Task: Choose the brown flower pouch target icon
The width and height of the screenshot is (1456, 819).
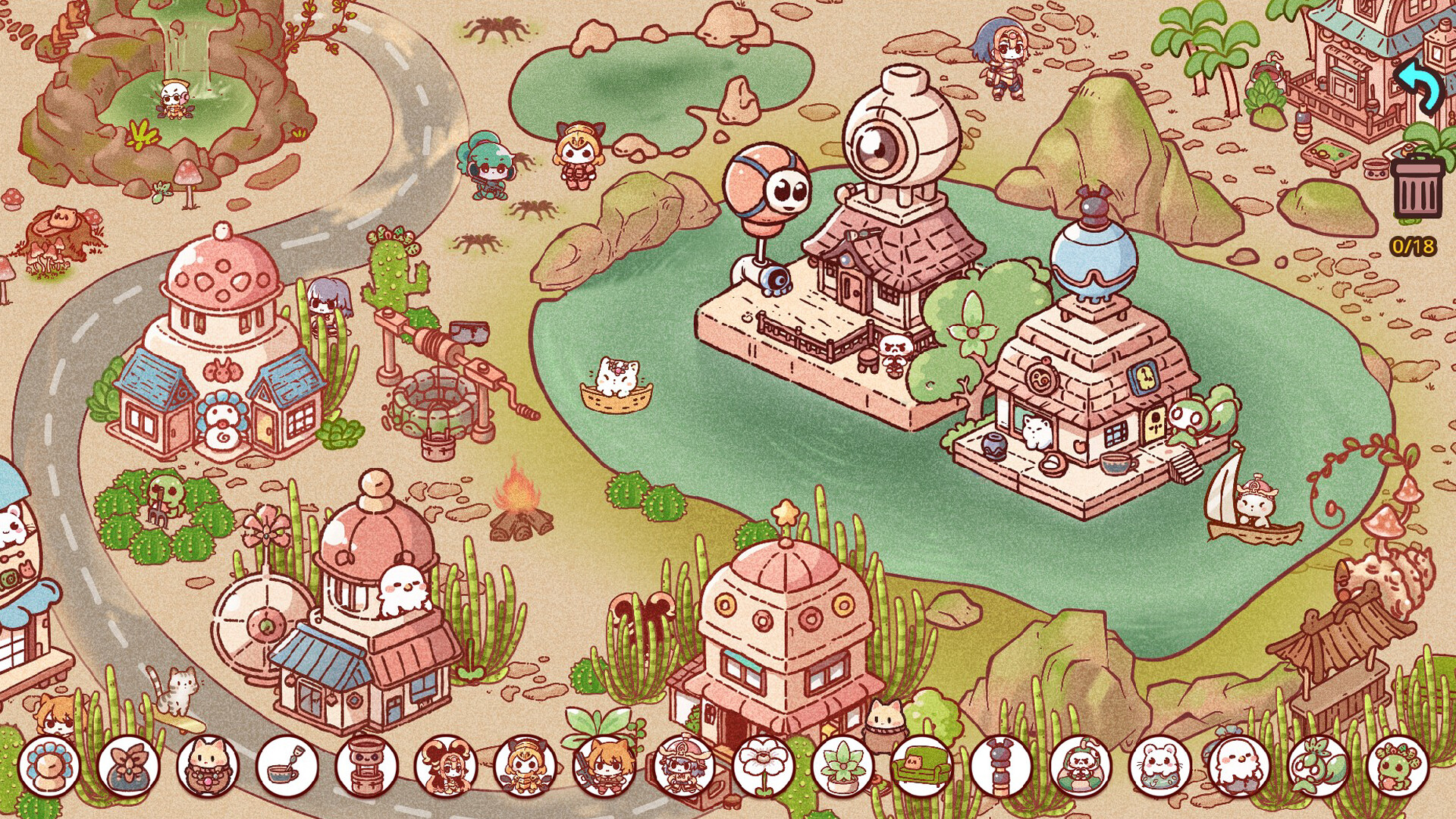Action: click(129, 766)
